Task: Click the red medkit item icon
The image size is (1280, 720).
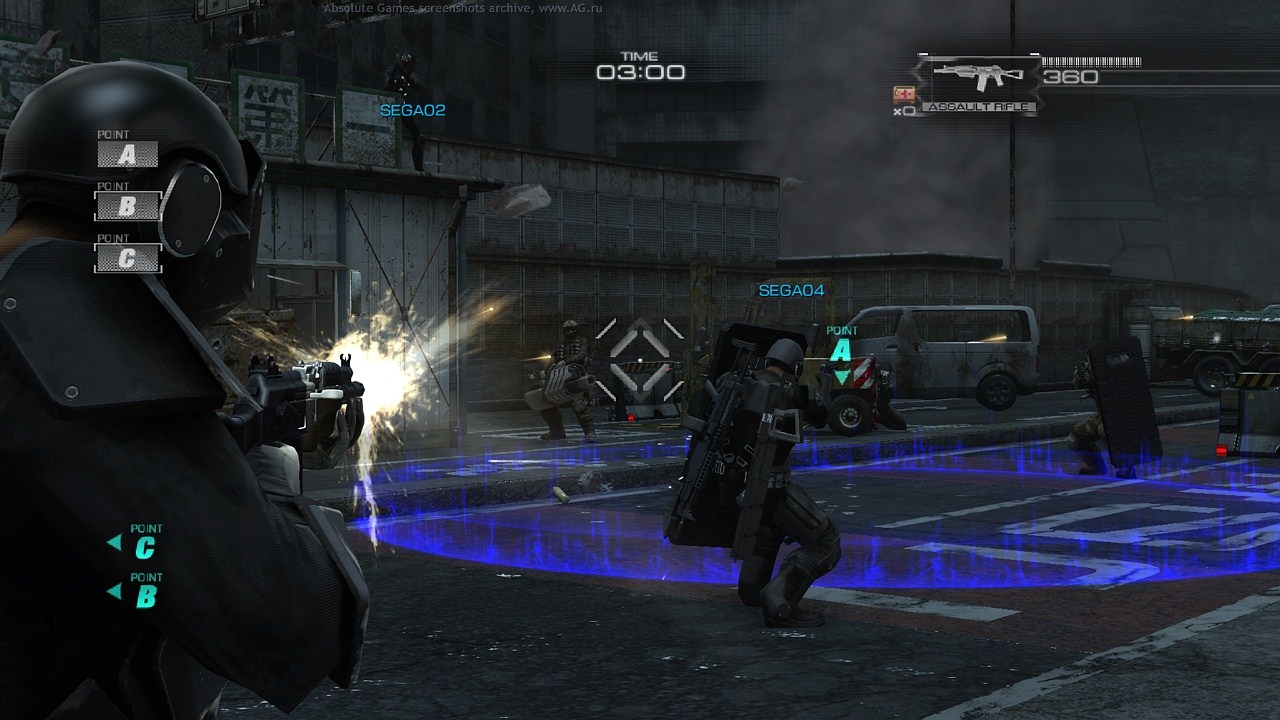Action: coord(904,94)
